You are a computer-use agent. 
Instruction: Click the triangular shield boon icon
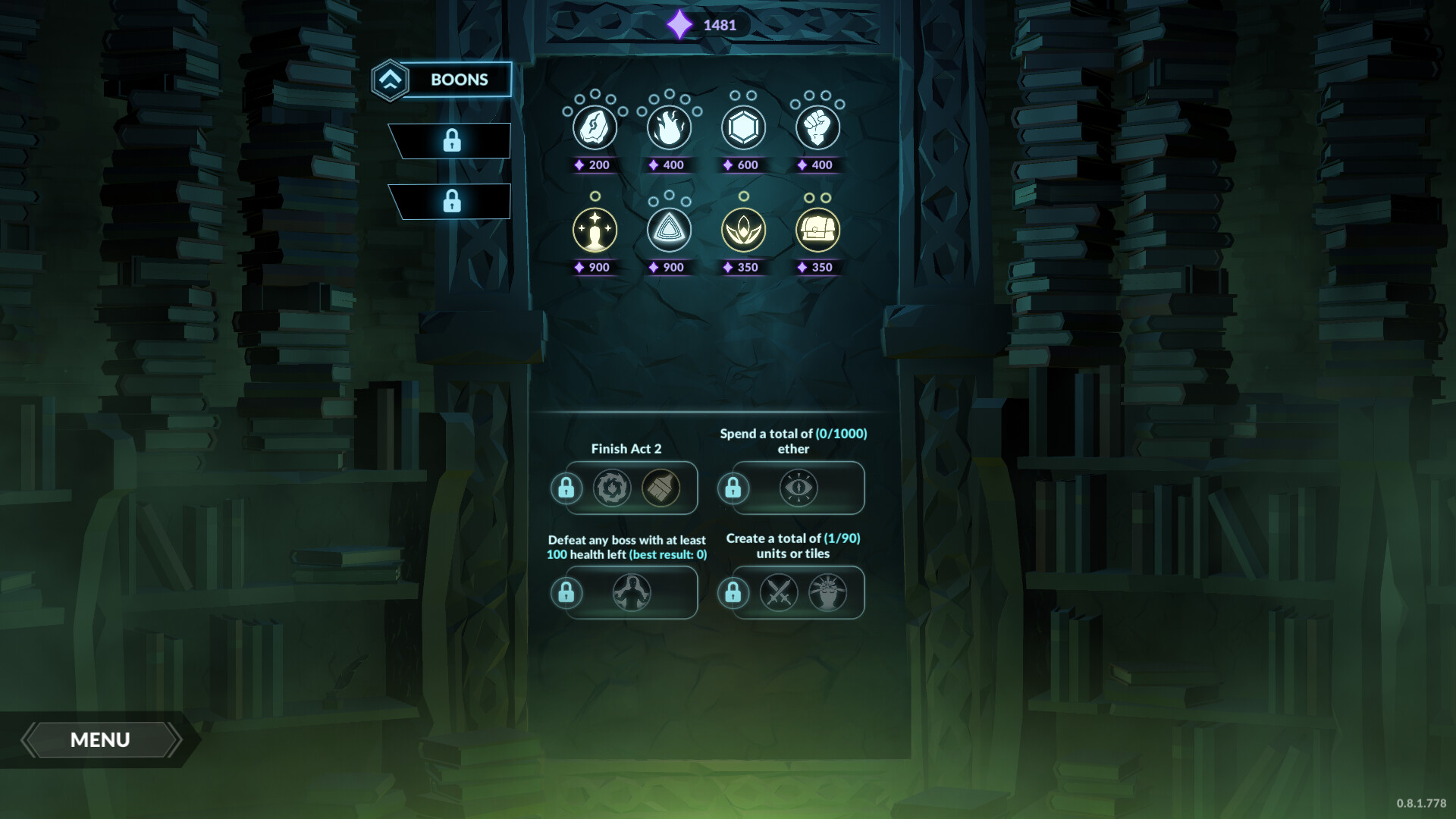click(x=669, y=230)
